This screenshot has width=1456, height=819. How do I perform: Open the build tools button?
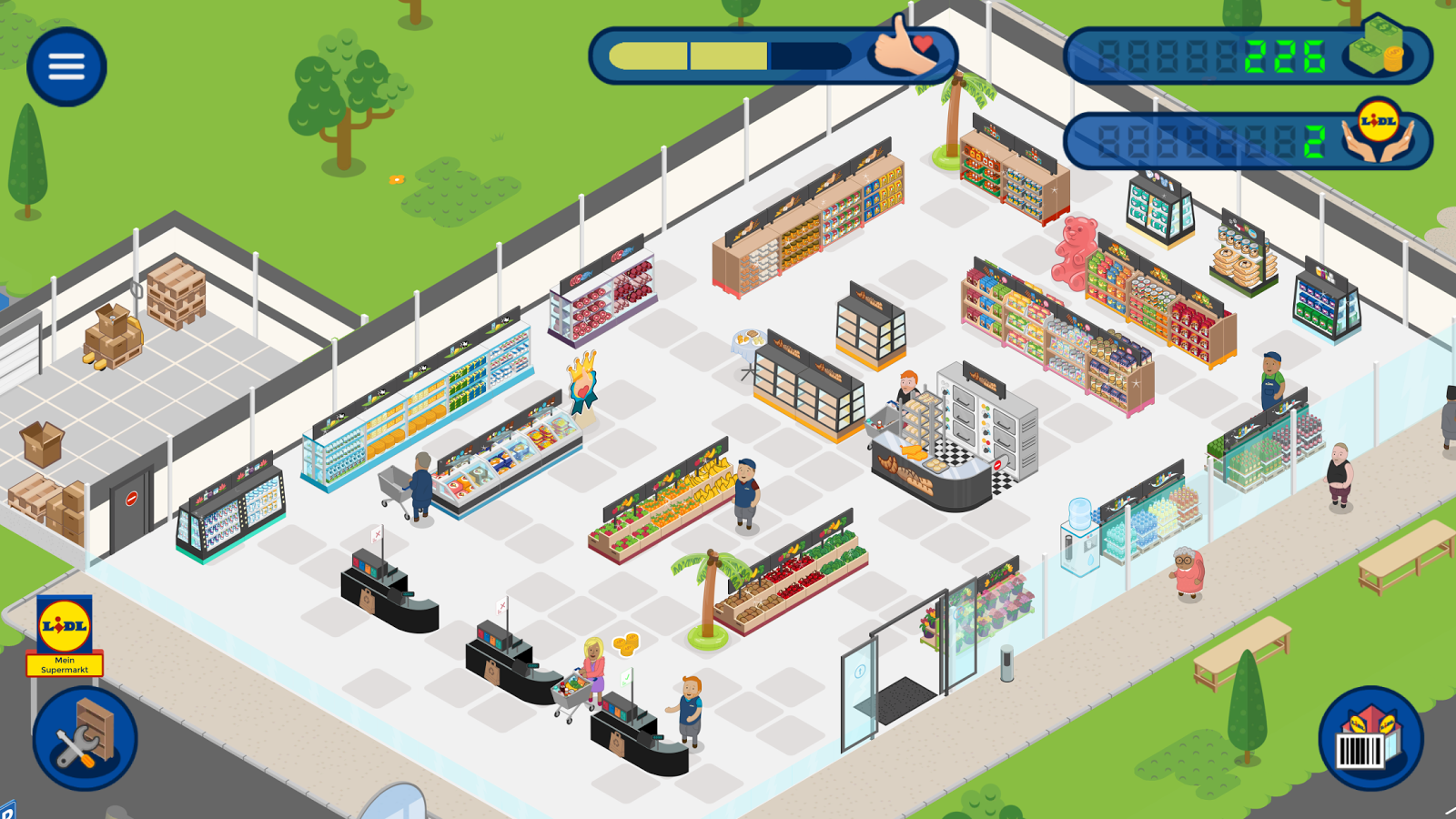pyautogui.click(x=85, y=737)
